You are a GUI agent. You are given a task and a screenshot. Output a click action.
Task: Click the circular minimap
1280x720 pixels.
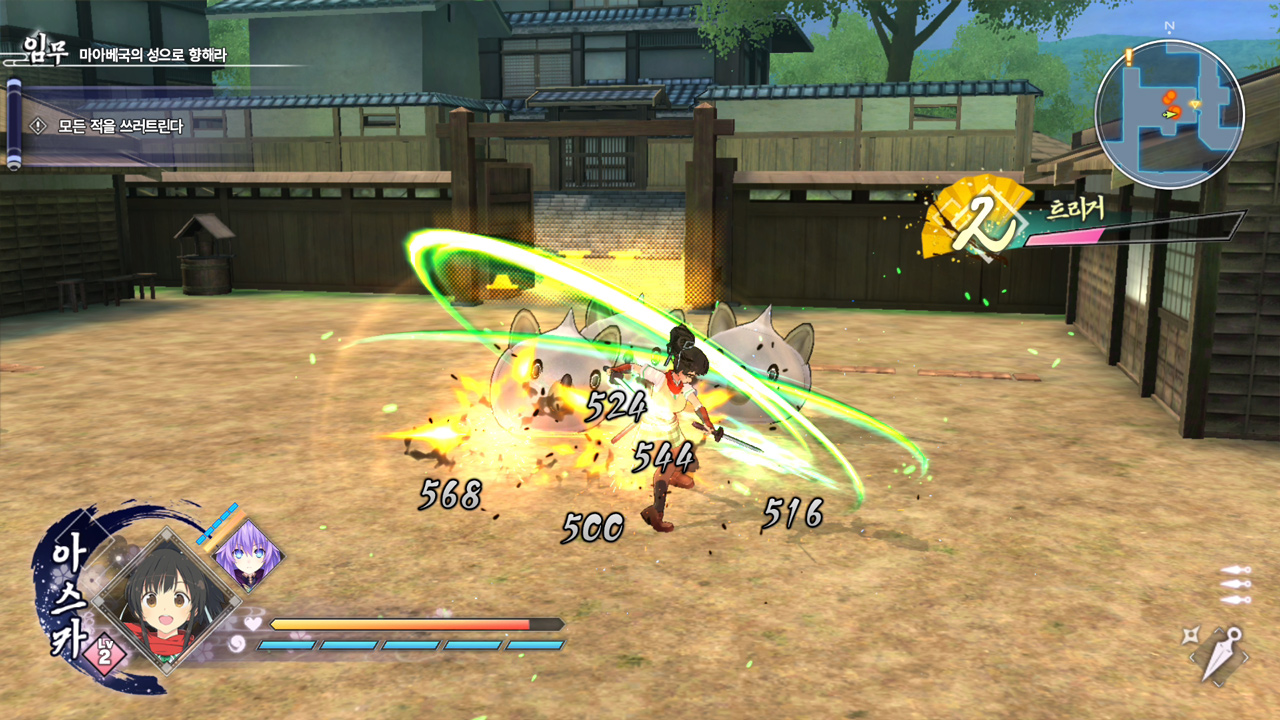pos(1169,114)
